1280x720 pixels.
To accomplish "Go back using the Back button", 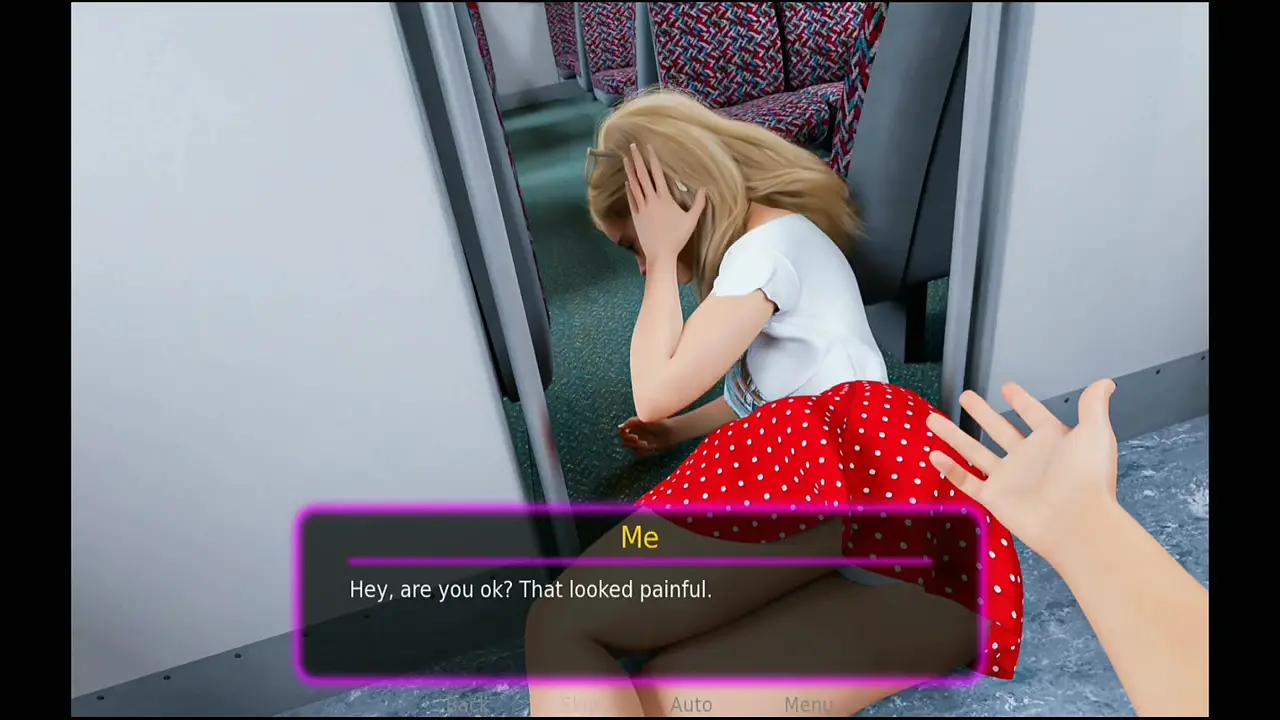I will (x=467, y=705).
